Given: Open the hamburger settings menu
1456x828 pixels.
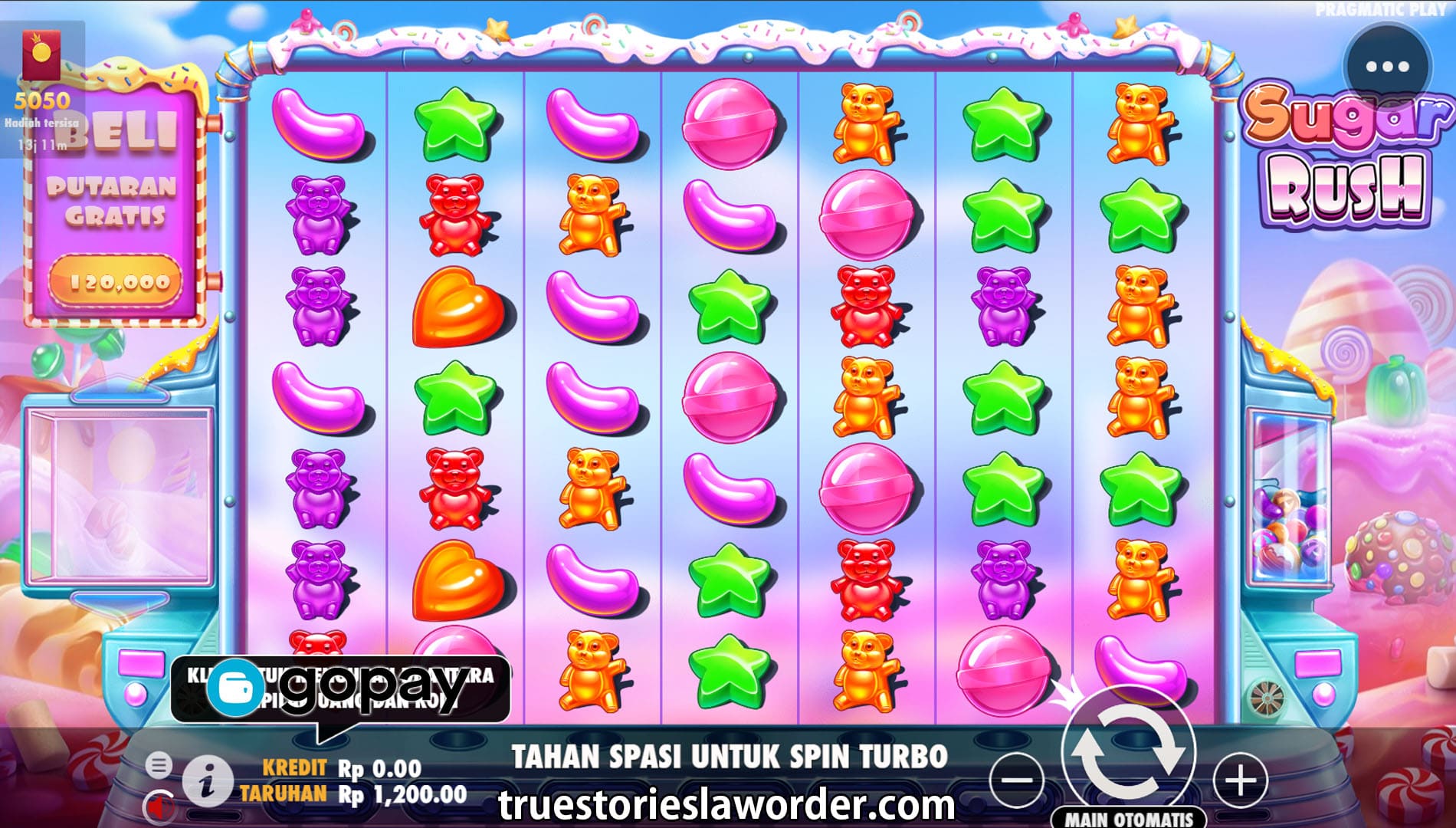Looking at the screenshot, I should tap(159, 764).
